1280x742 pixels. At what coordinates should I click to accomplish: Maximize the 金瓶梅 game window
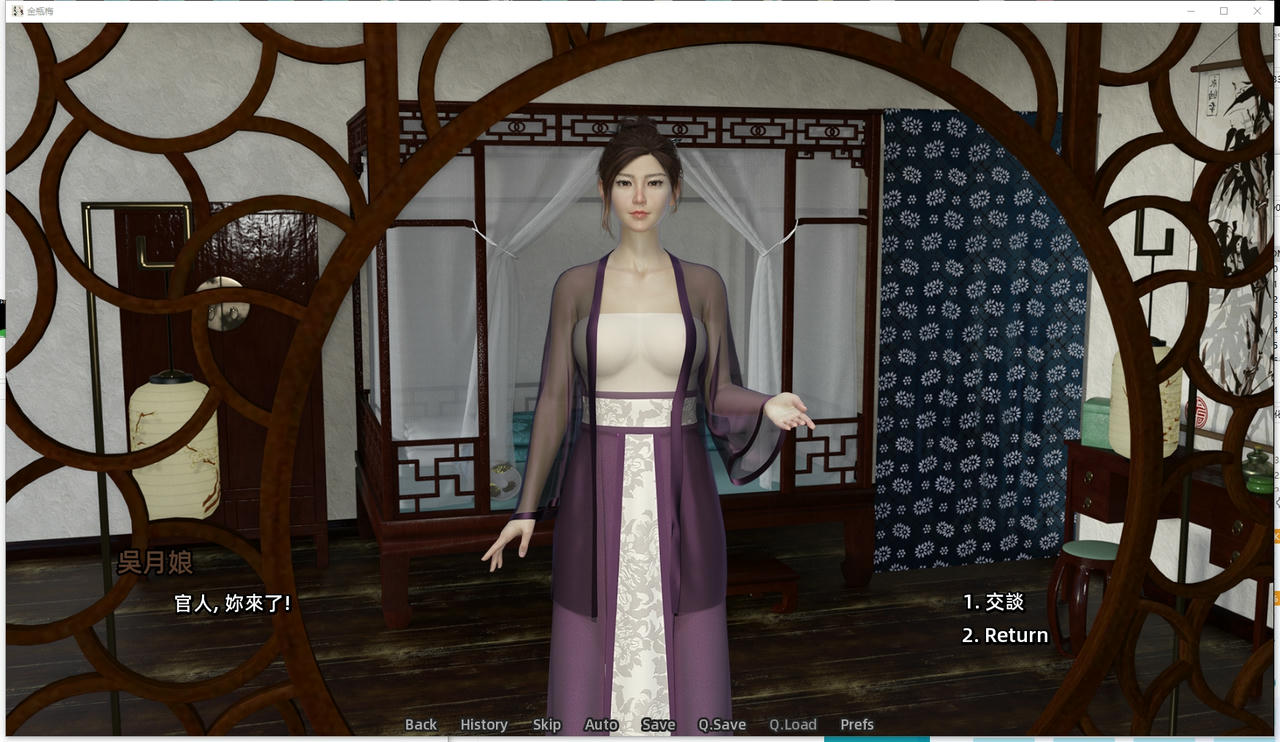click(x=1223, y=10)
